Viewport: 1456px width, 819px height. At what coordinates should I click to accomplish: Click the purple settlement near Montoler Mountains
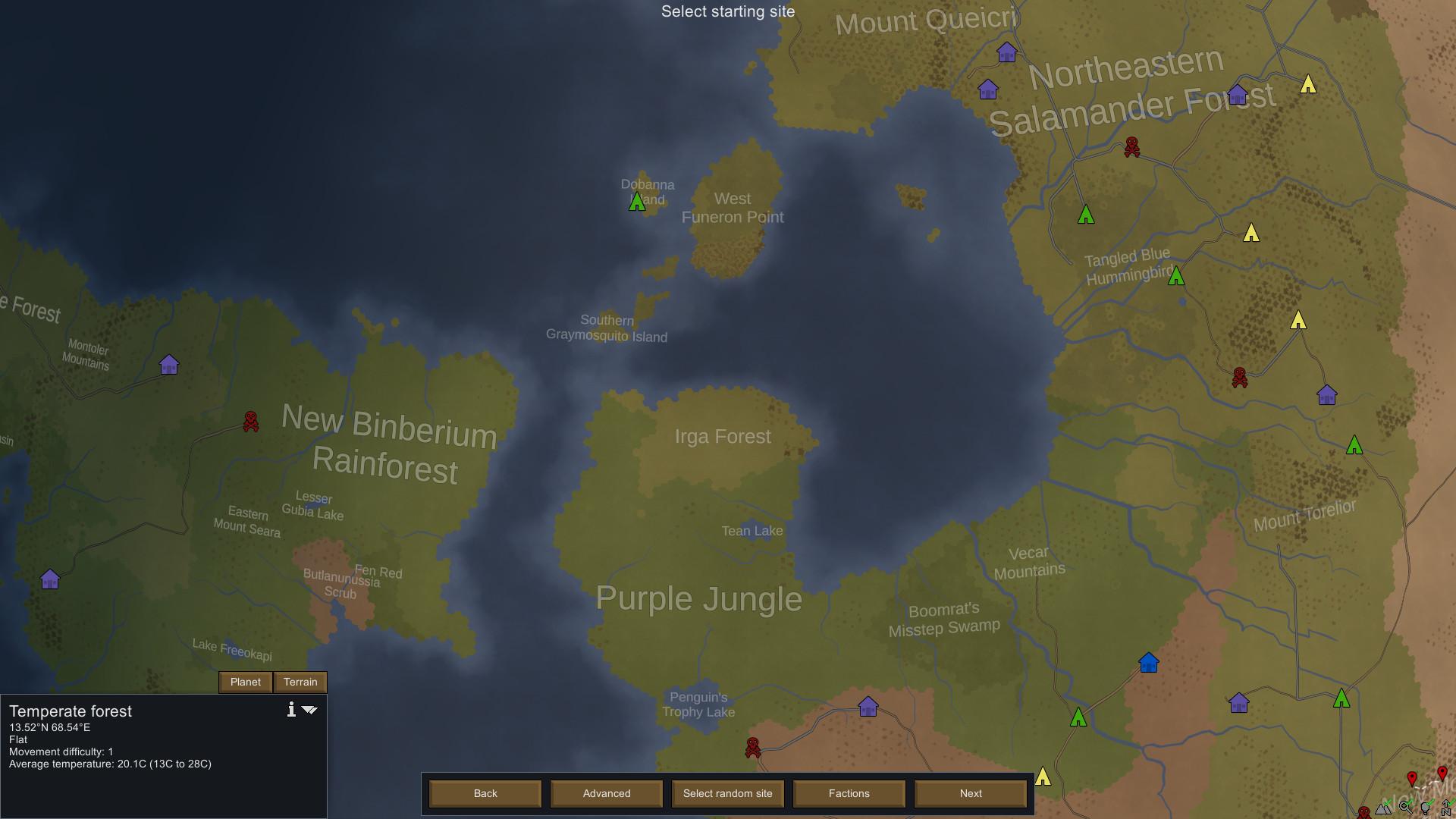pos(168,365)
